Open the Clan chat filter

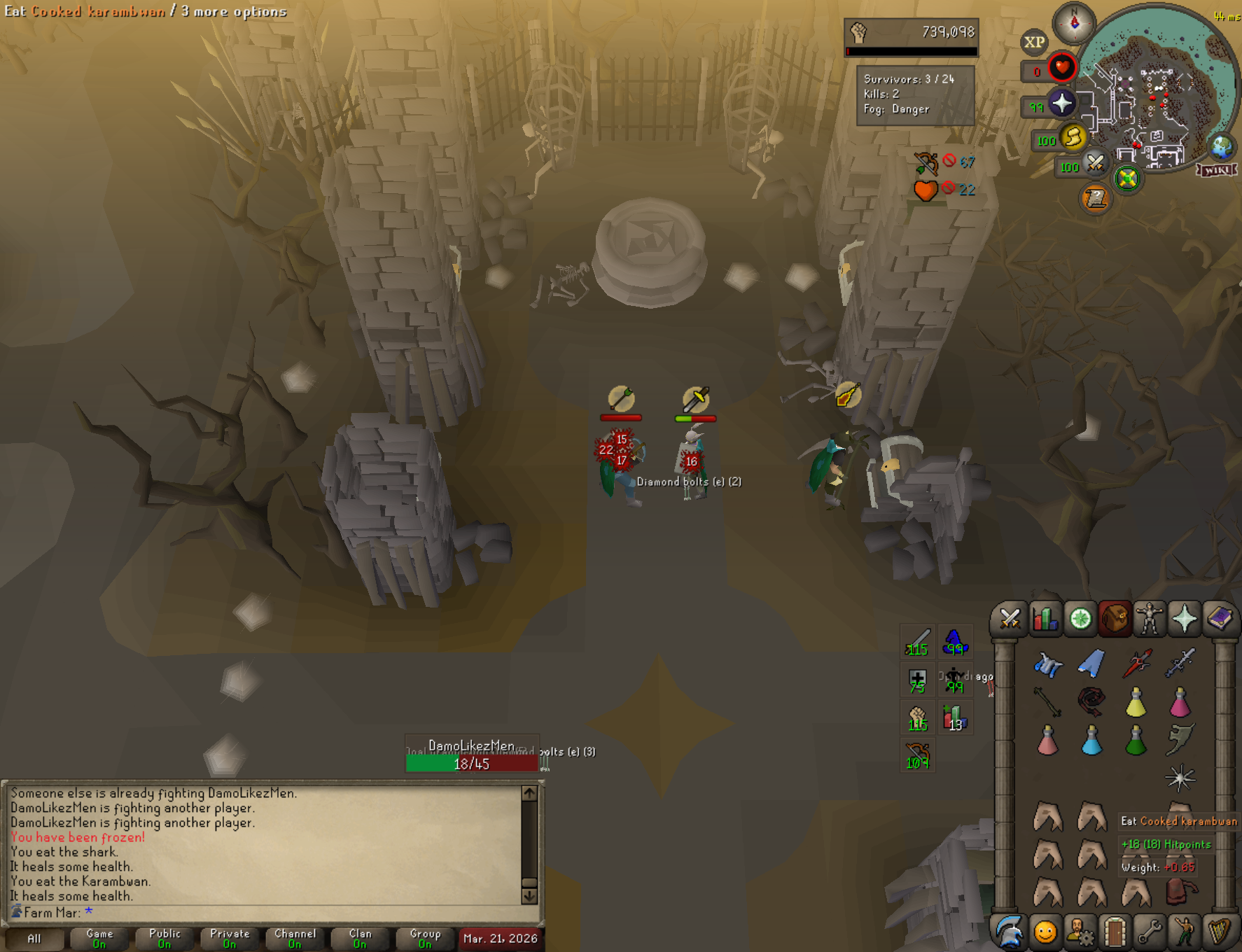[x=360, y=938]
